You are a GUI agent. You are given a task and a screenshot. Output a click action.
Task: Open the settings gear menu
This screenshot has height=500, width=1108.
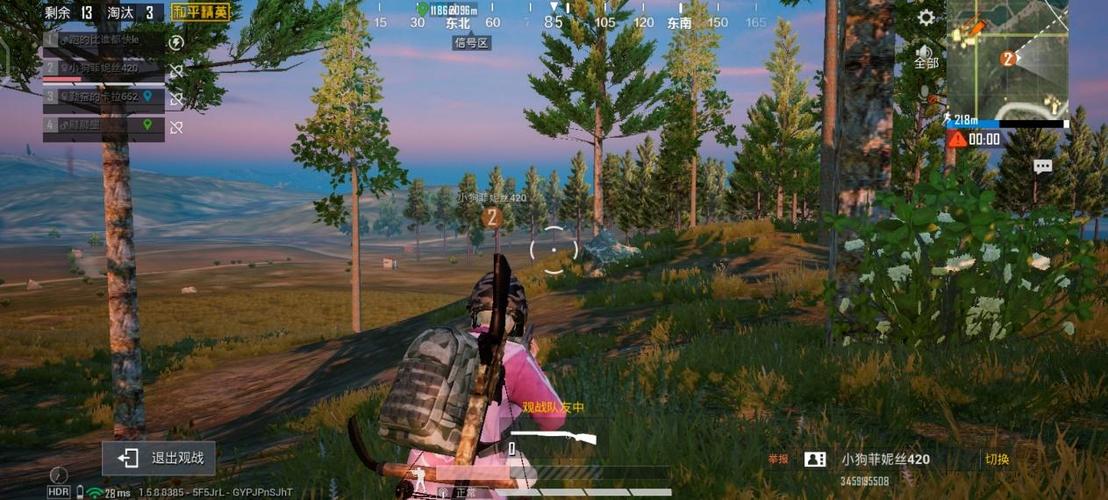[x=926, y=18]
